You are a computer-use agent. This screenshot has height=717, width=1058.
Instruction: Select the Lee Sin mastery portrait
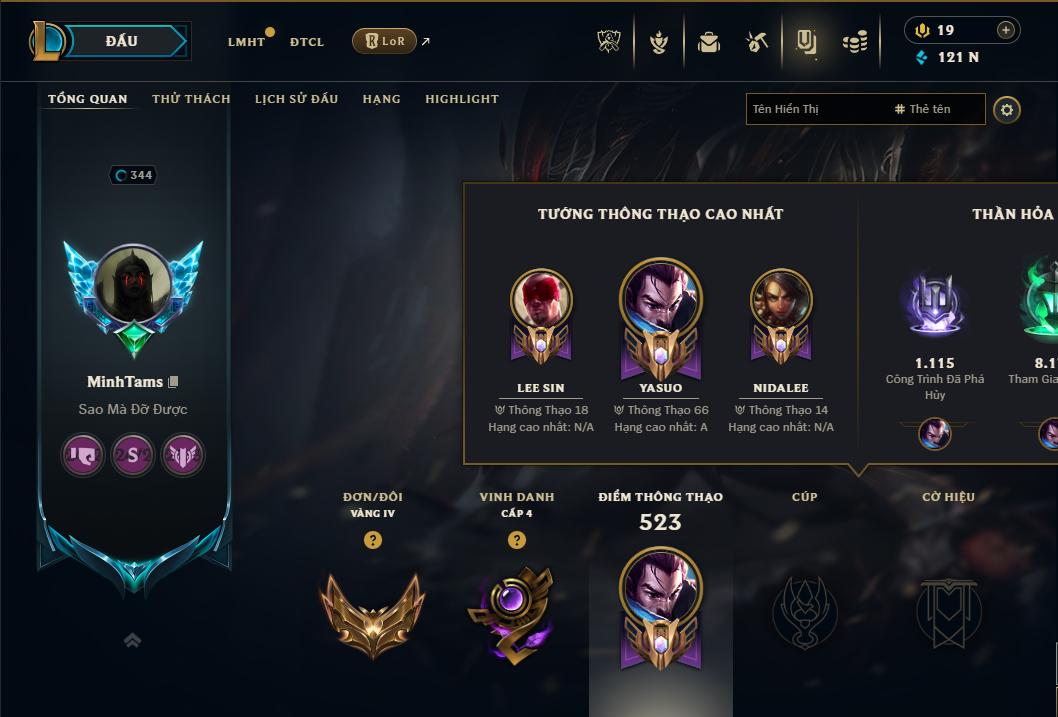(x=541, y=300)
